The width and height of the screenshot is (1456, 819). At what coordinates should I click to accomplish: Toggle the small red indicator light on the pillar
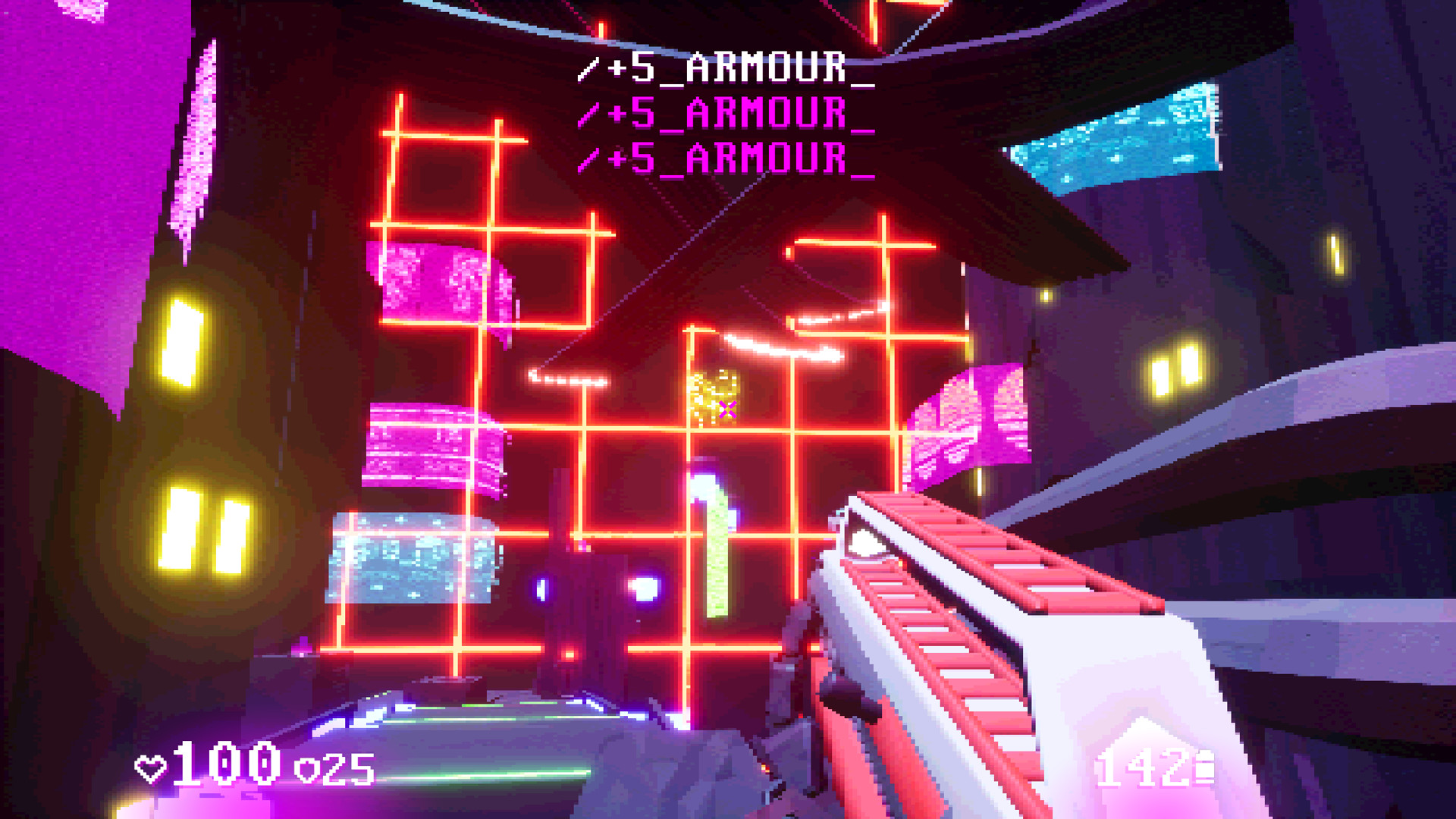(570, 654)
